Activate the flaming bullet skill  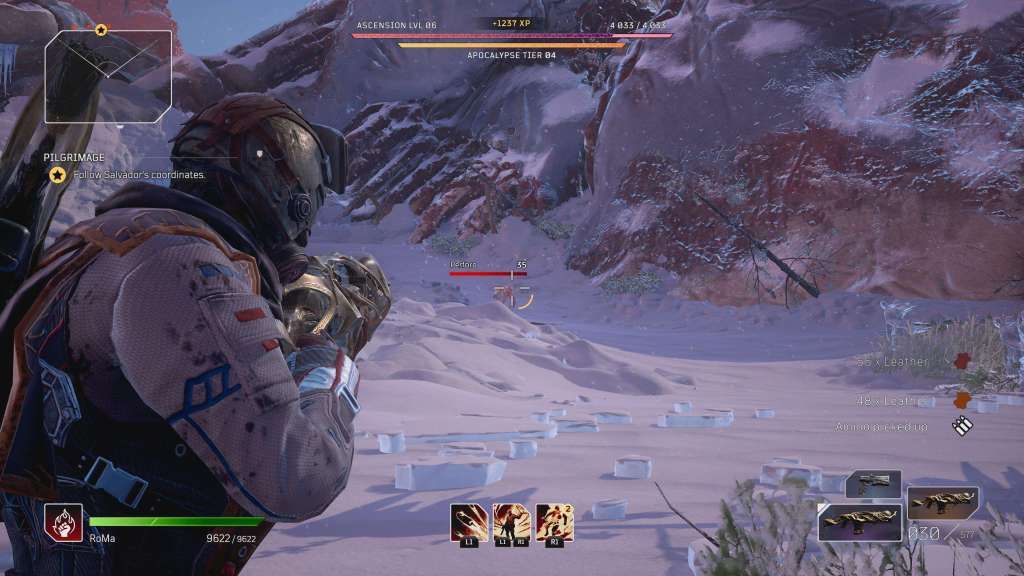(x=467, y=520)
